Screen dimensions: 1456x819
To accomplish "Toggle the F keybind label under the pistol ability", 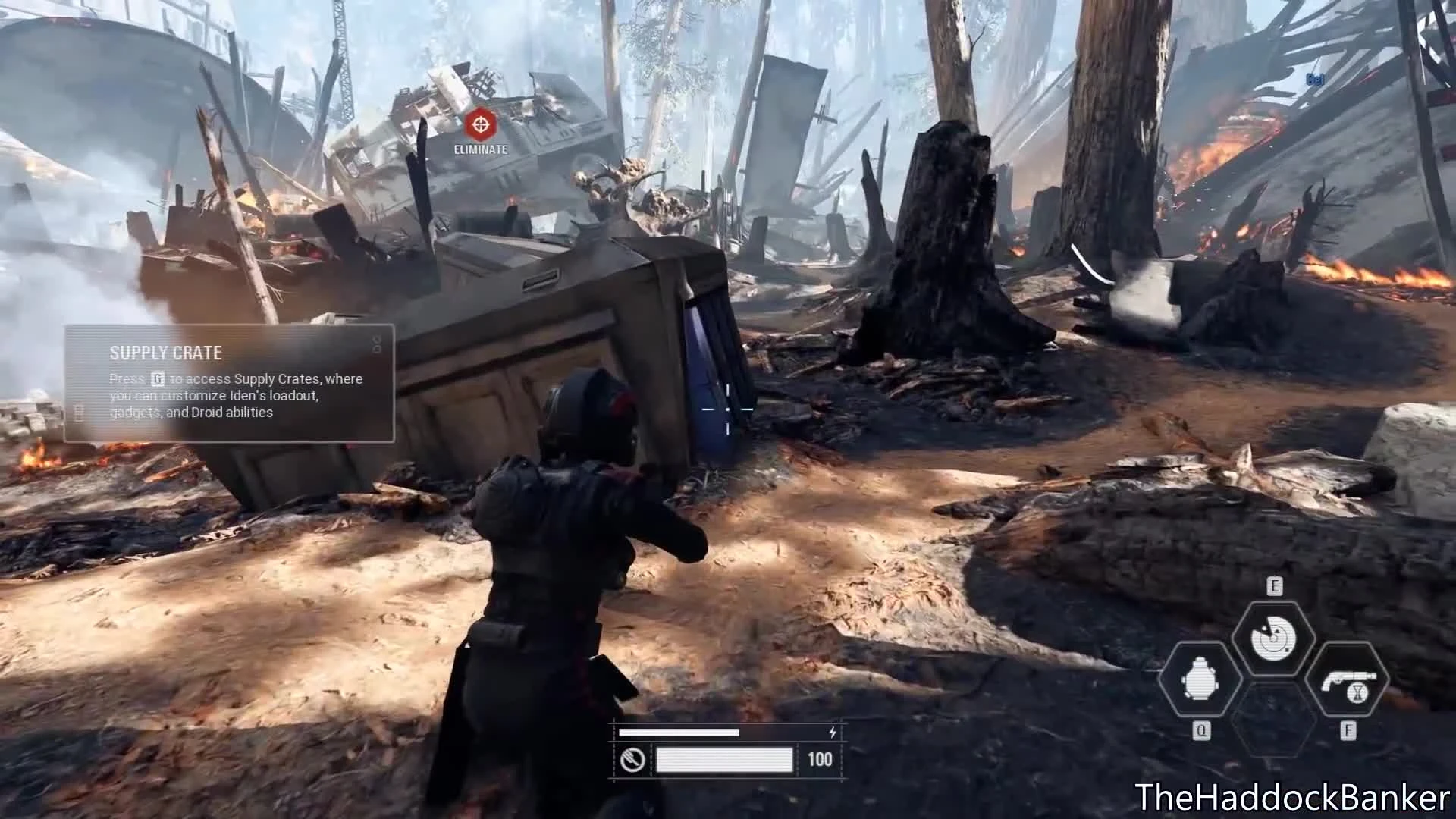I will coord(1350,730).
